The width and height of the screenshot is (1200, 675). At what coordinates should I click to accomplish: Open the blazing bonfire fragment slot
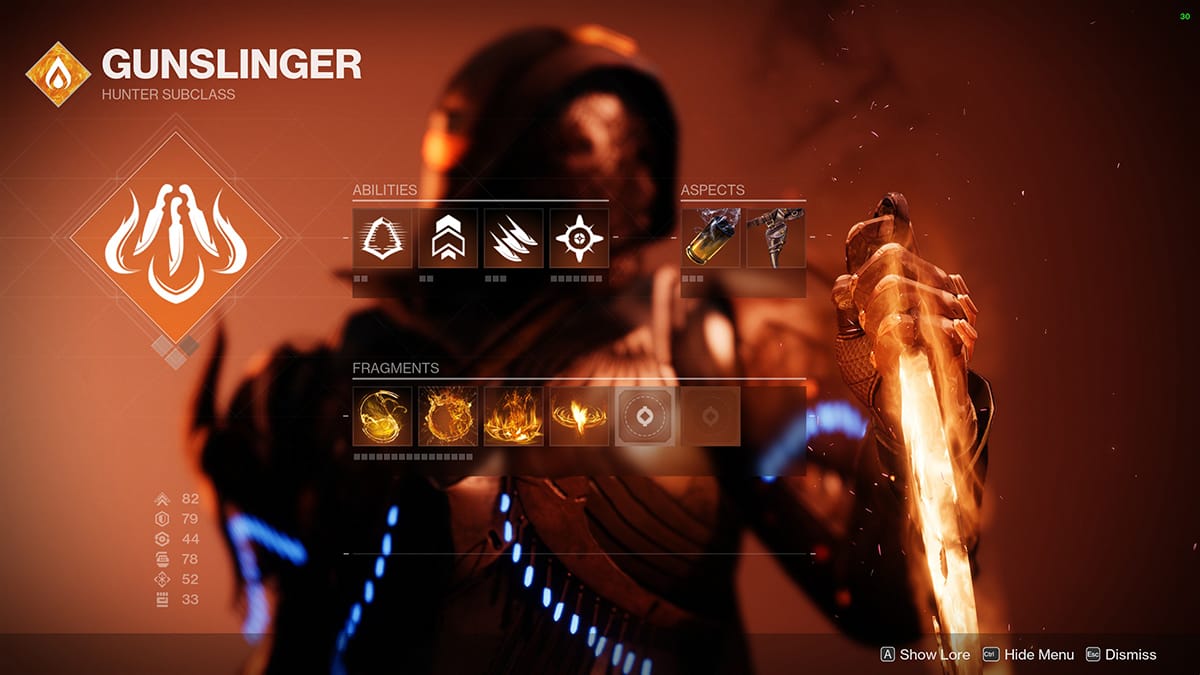tap(514, 416)
